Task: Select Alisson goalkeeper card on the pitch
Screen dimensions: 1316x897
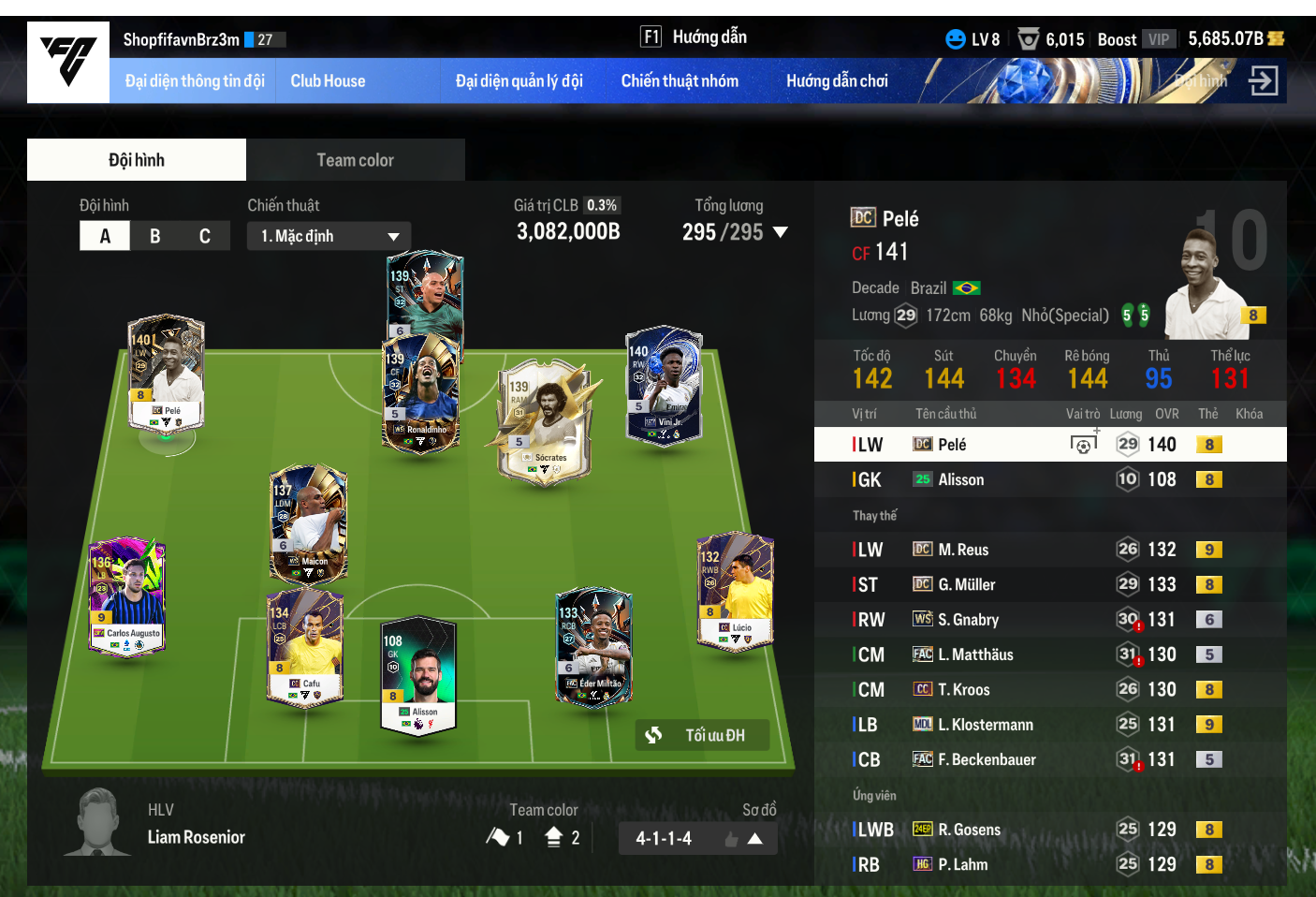Action: pyautogui.click(x=418, y=676)
